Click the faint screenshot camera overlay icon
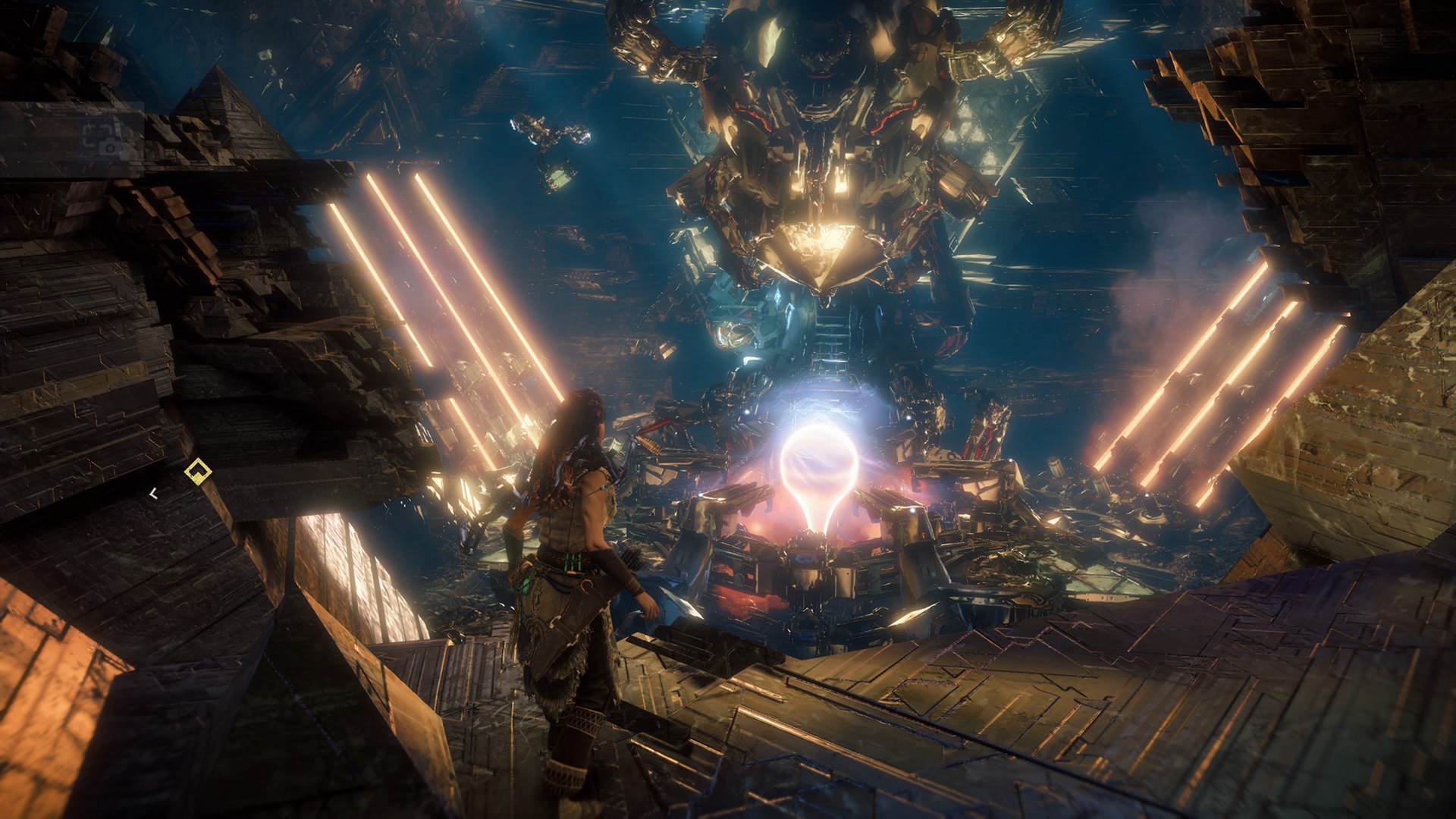 point(103,137)
